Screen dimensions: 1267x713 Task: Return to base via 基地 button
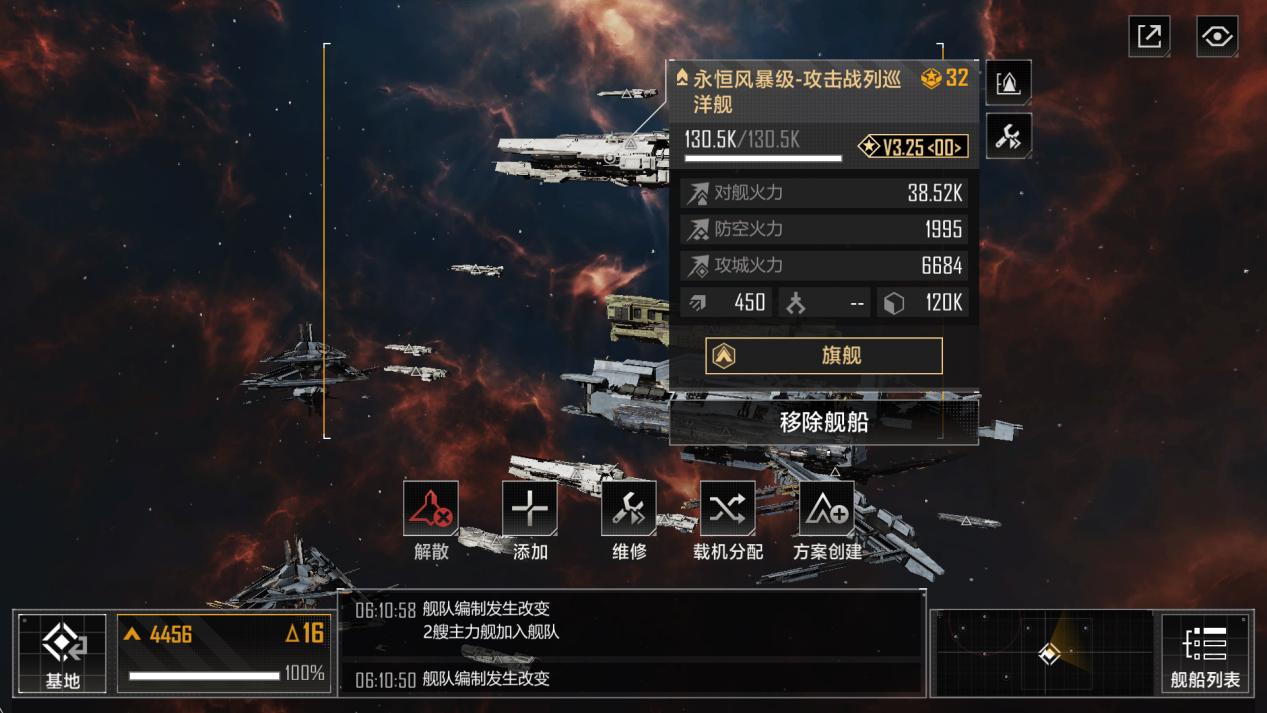[x=62, y=653]
